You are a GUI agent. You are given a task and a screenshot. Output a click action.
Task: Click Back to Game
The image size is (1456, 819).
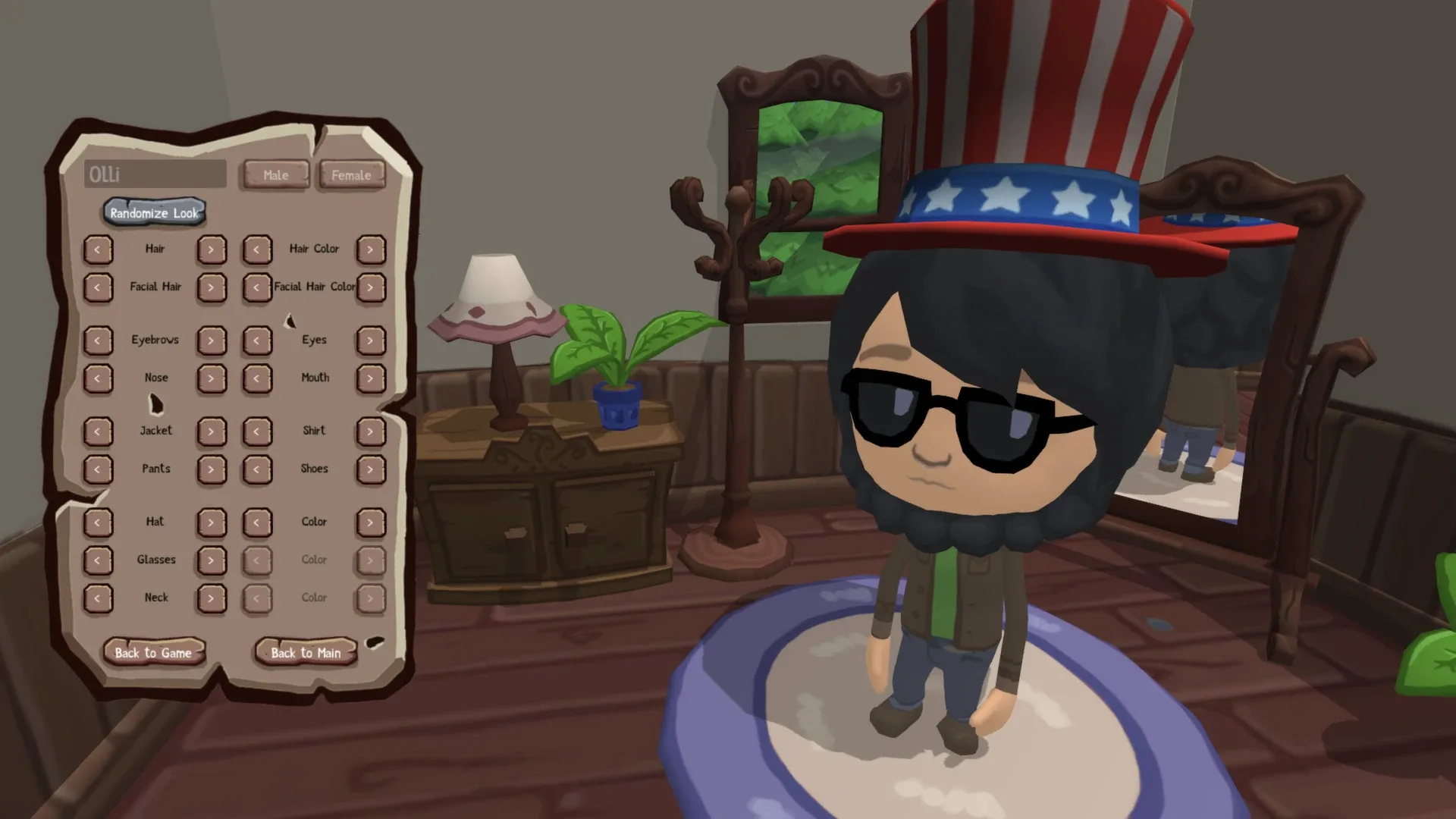(154, 653)
